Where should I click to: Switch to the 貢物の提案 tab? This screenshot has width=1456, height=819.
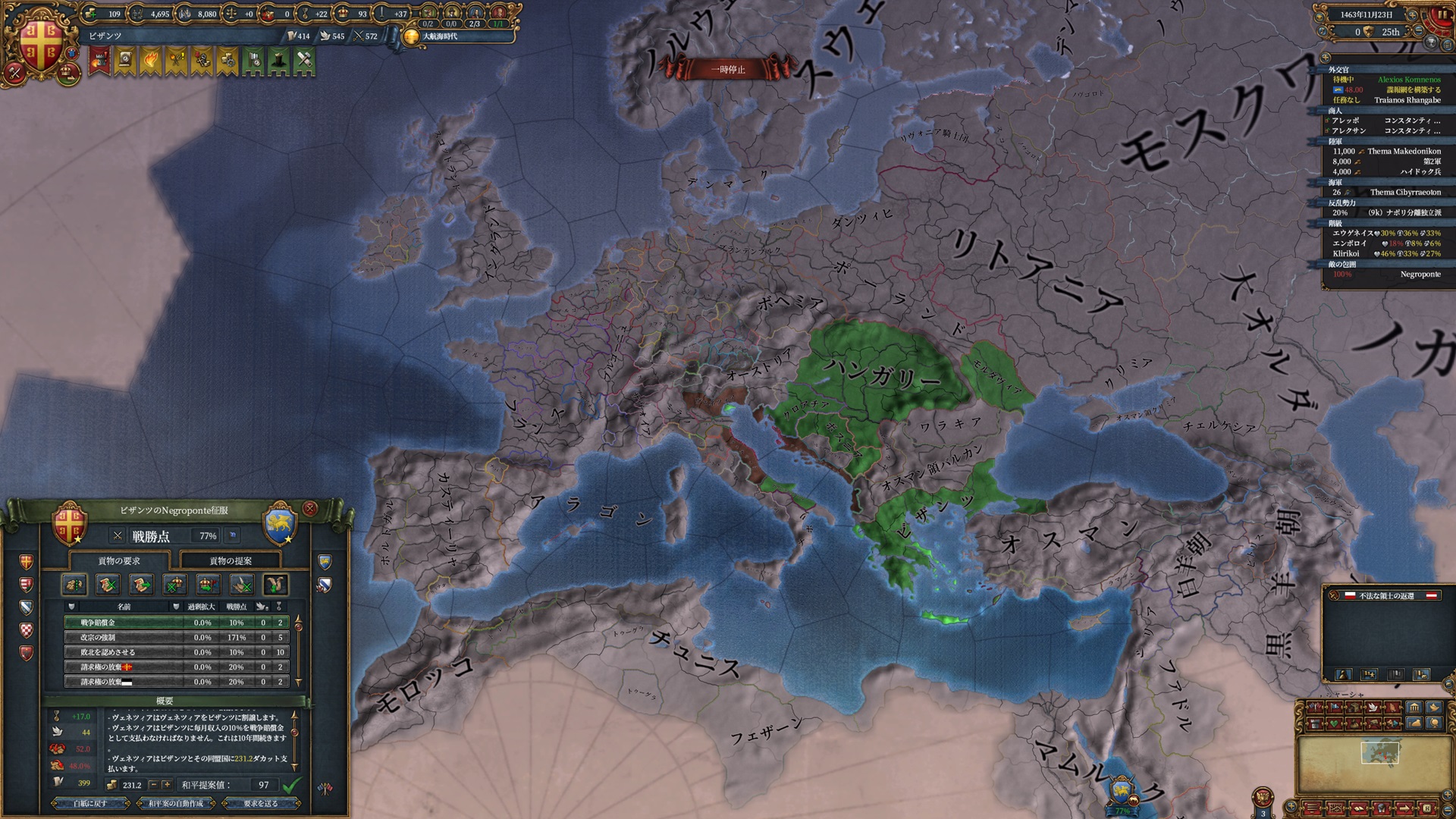point(231,561)
